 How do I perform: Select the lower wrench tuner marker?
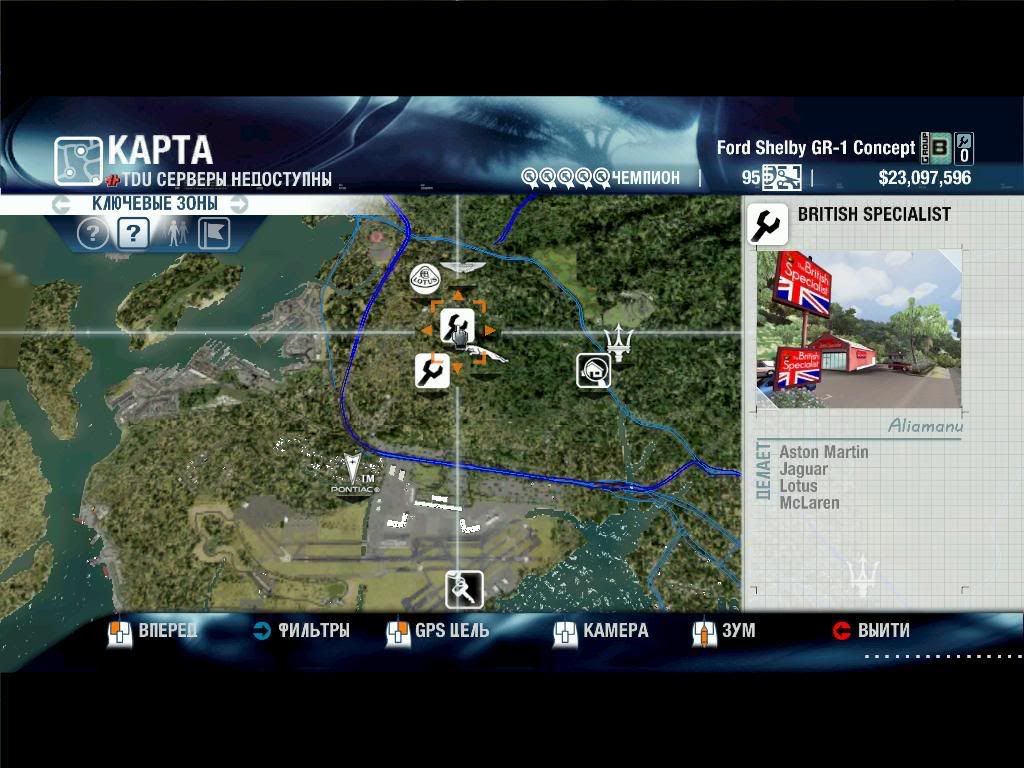click(x=431, y=370)
